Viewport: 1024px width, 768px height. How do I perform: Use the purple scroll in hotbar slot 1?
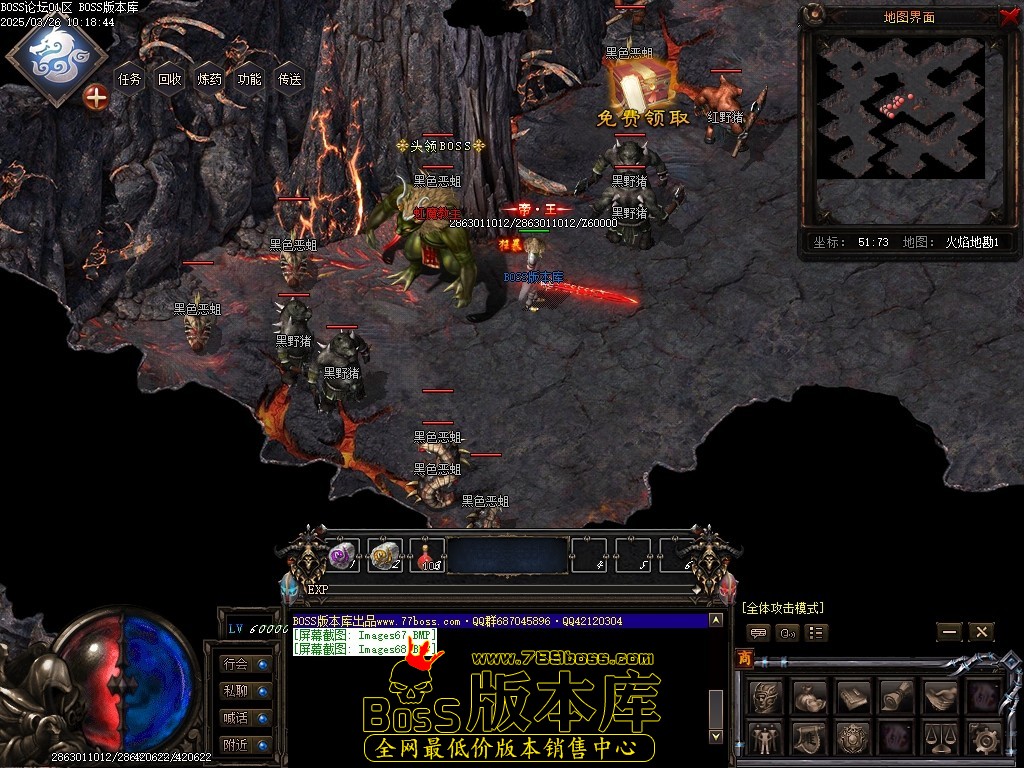pos(343,555)
